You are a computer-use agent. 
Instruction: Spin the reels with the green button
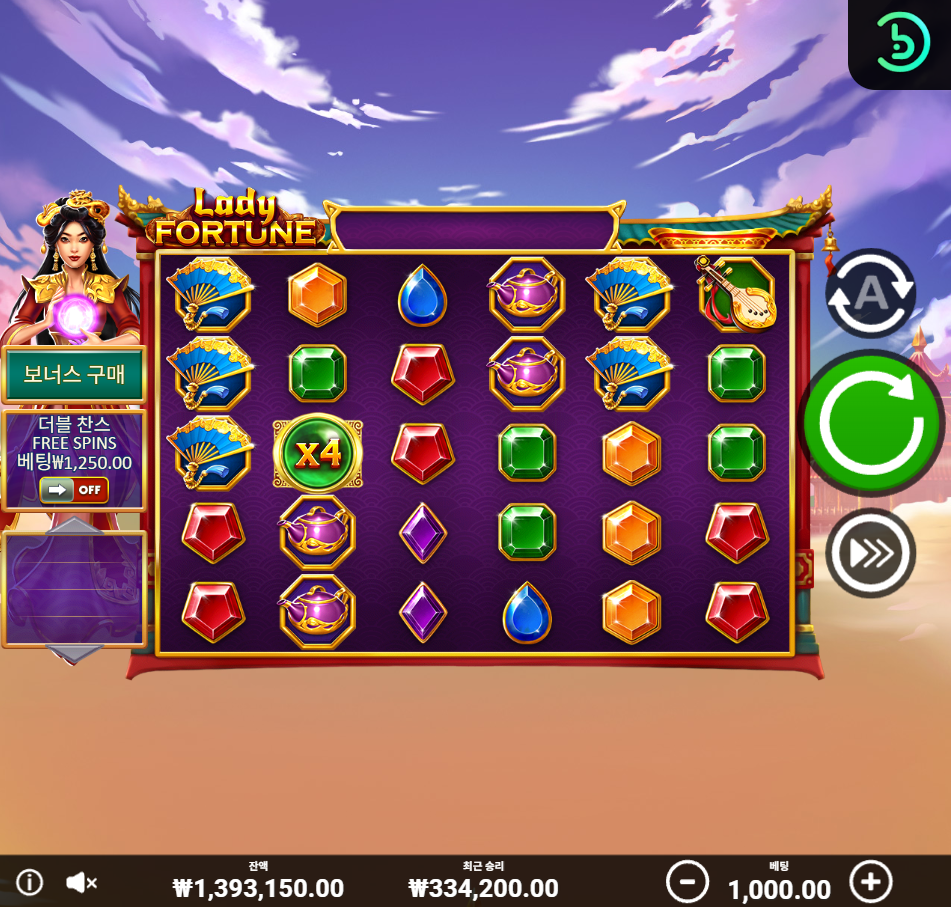point(870,423)
